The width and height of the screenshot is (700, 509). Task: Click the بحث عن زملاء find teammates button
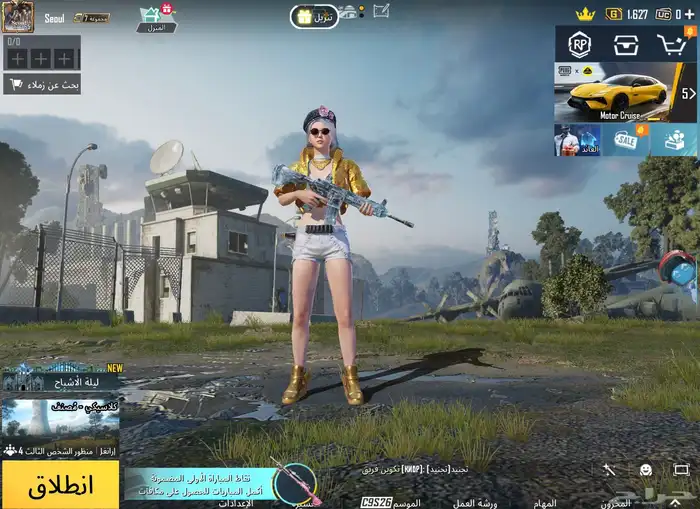tap(42, 84)
